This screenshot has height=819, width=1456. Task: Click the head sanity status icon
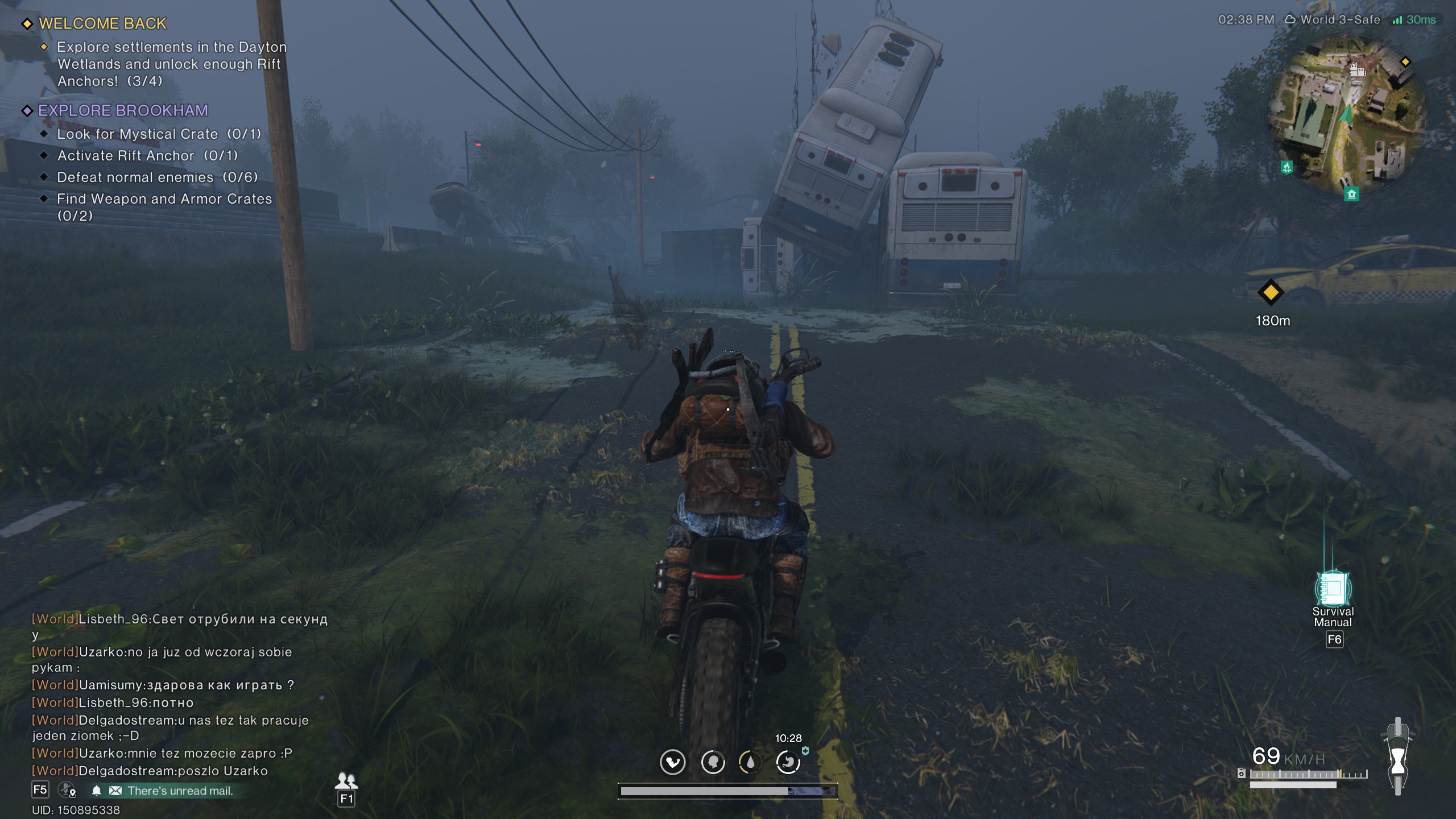(713, 762)
